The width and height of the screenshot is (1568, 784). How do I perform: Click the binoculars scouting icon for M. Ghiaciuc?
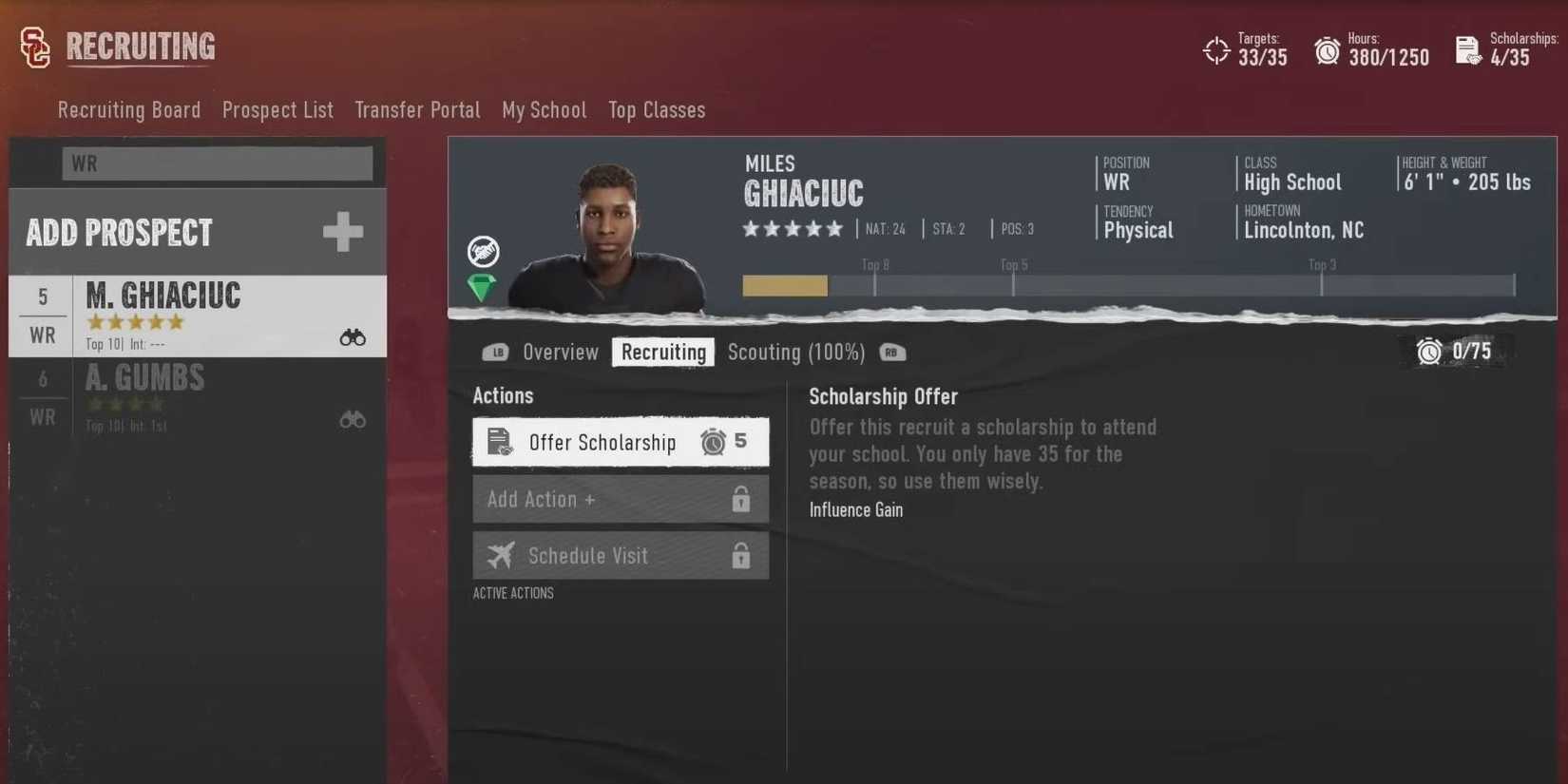tap(353, 336)
